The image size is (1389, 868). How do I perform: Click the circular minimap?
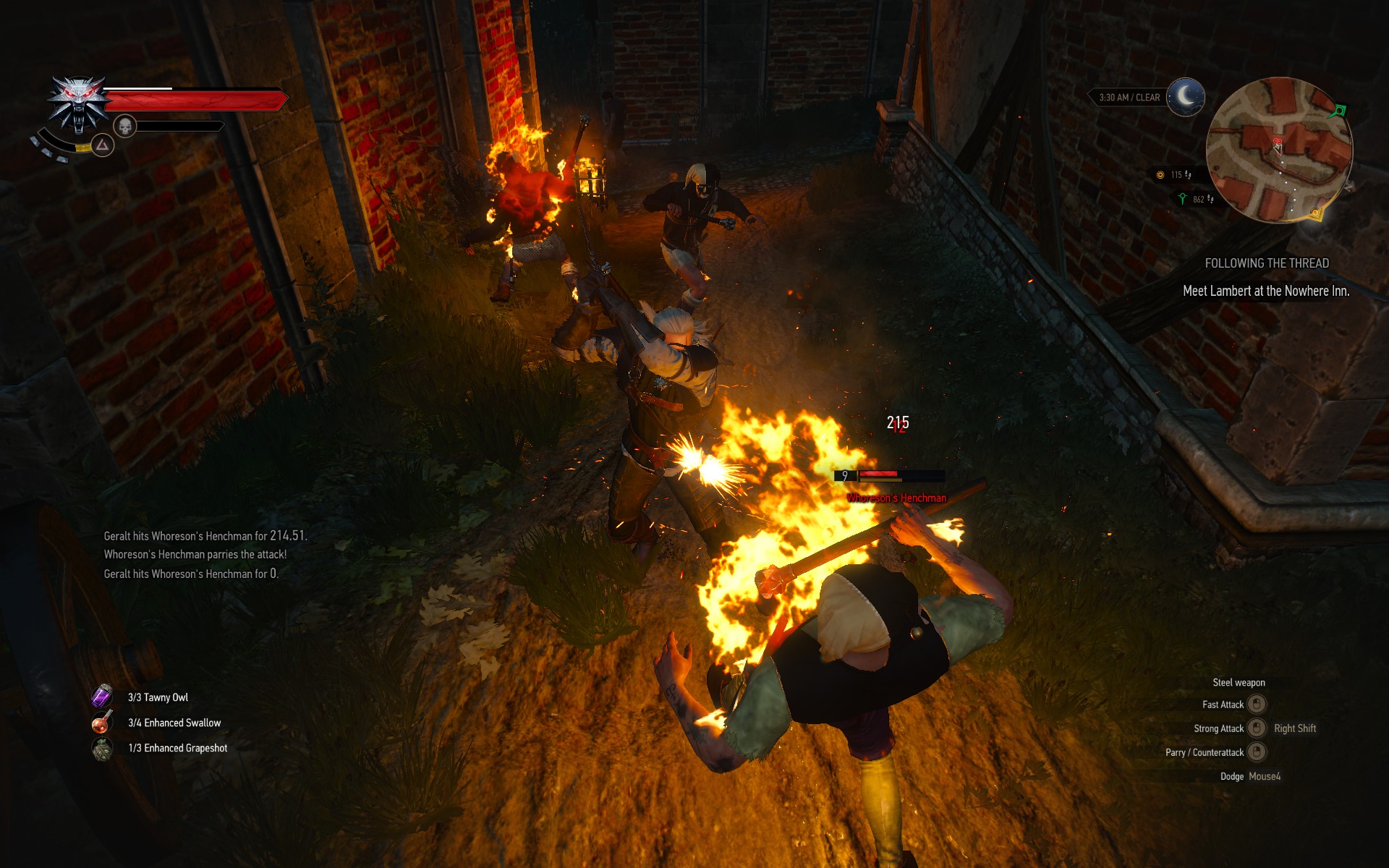click(x=1278, y=150)
